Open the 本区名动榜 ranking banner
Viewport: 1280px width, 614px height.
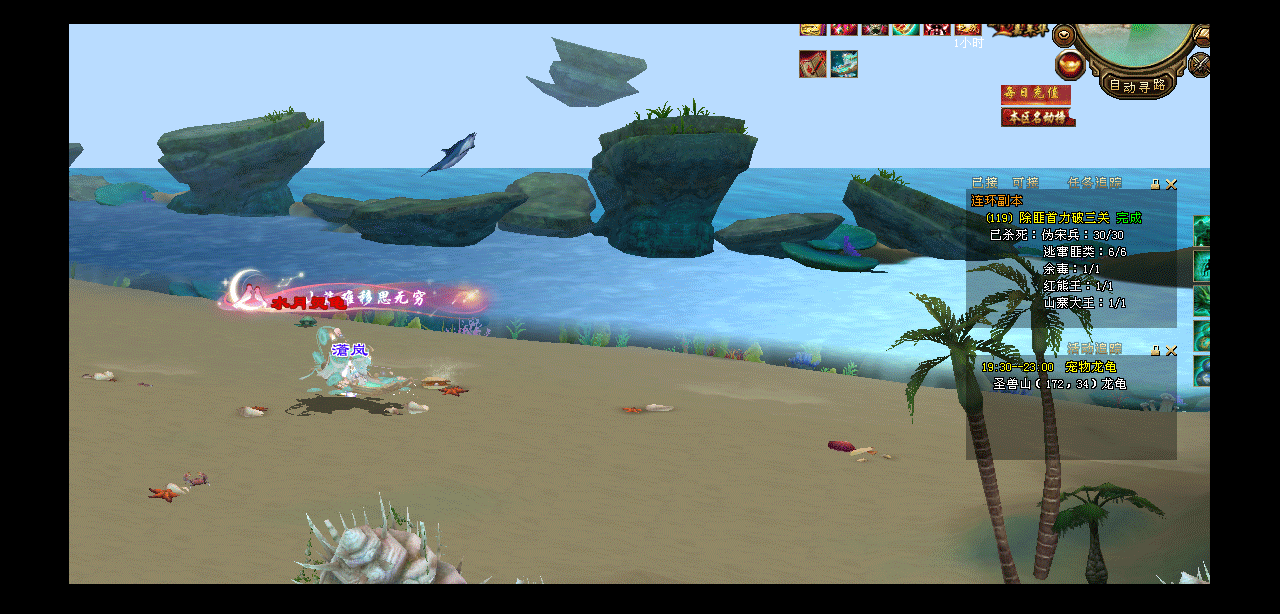pos(1038,117)
